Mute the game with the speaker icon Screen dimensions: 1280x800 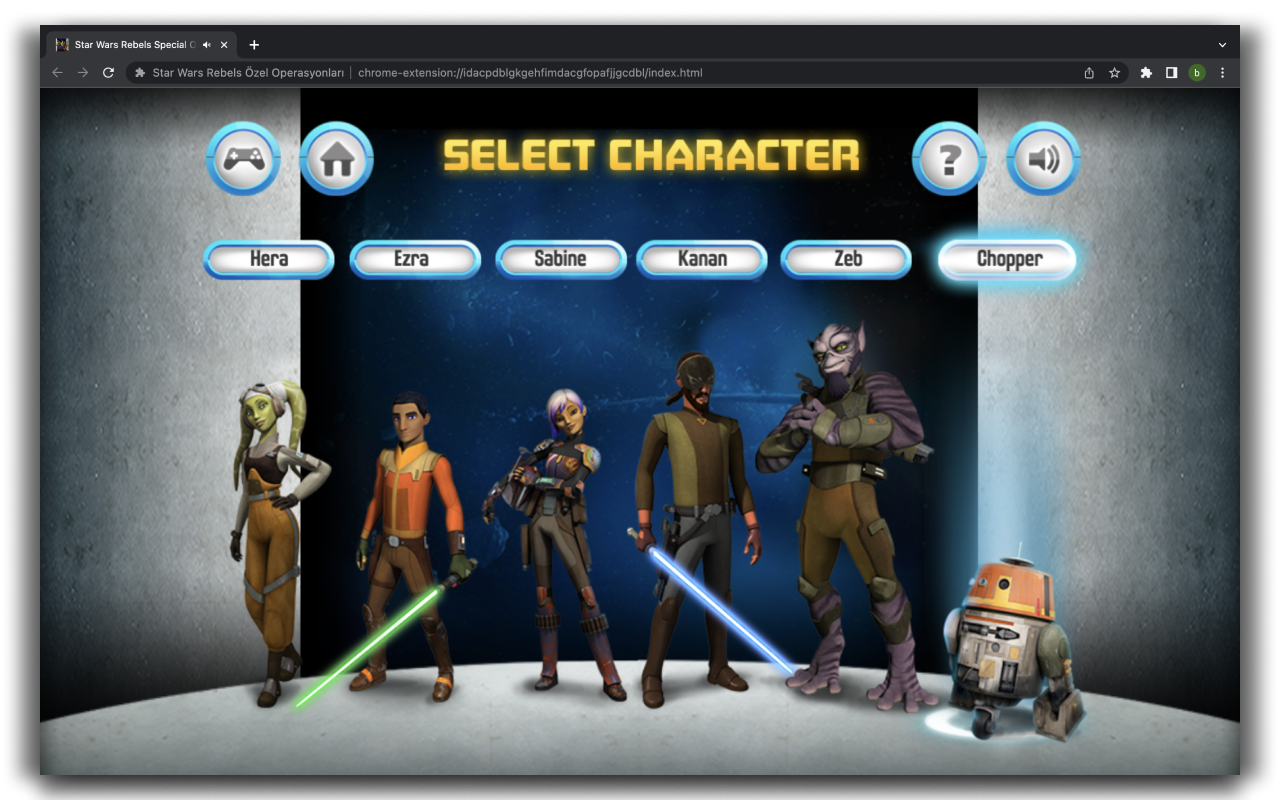pyautogui.click(x=1043, y=158)
